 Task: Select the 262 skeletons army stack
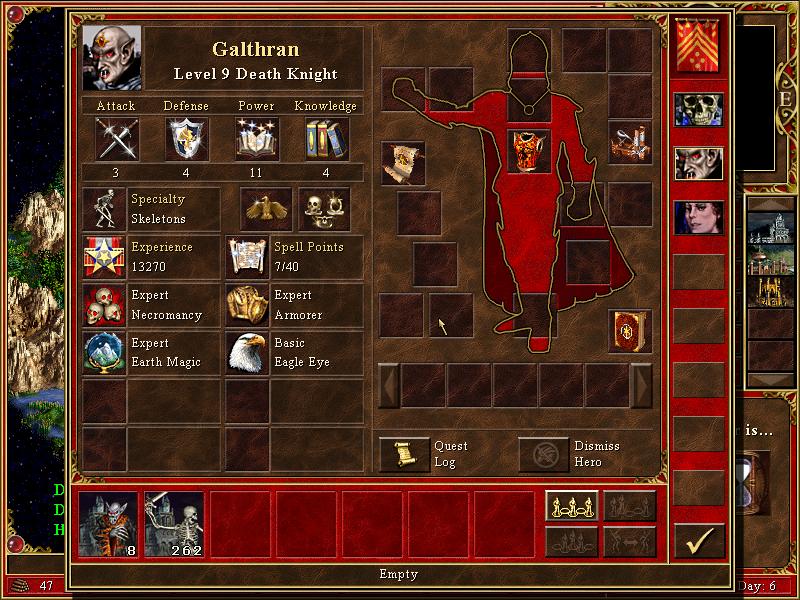[174, 524]
